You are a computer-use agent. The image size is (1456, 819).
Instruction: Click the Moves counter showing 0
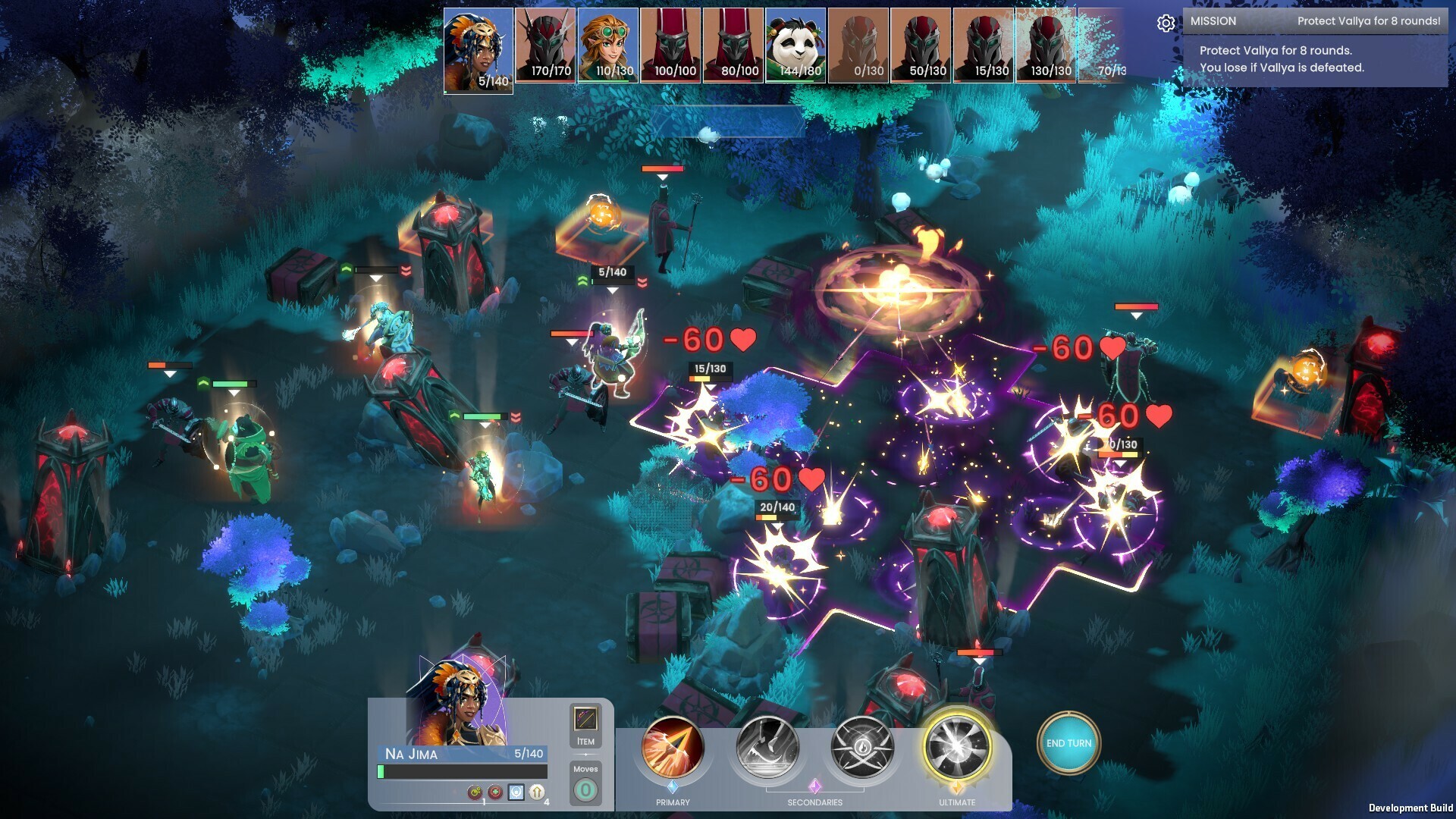point(584,791)
